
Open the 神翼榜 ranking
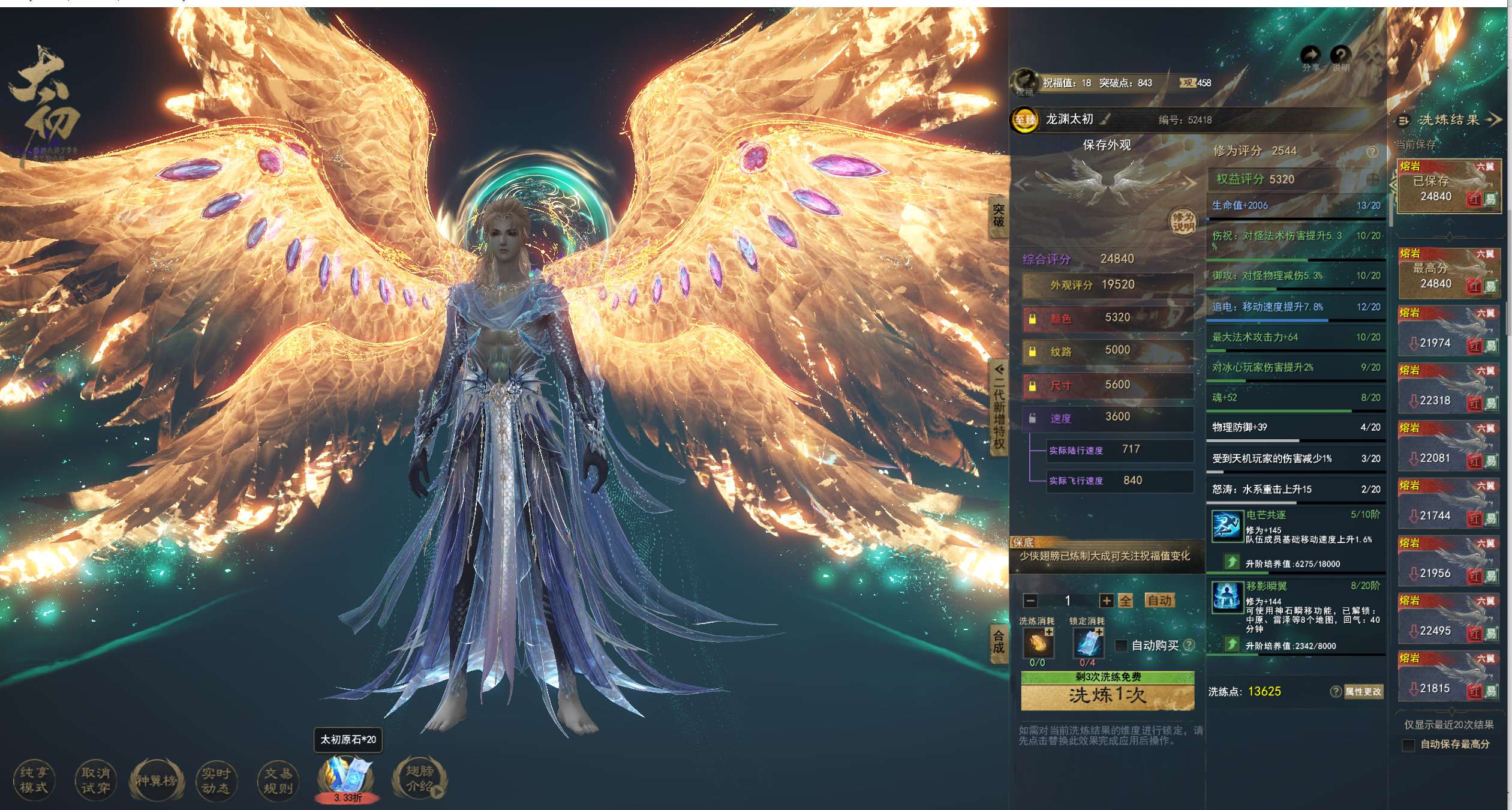click(156, 780)
